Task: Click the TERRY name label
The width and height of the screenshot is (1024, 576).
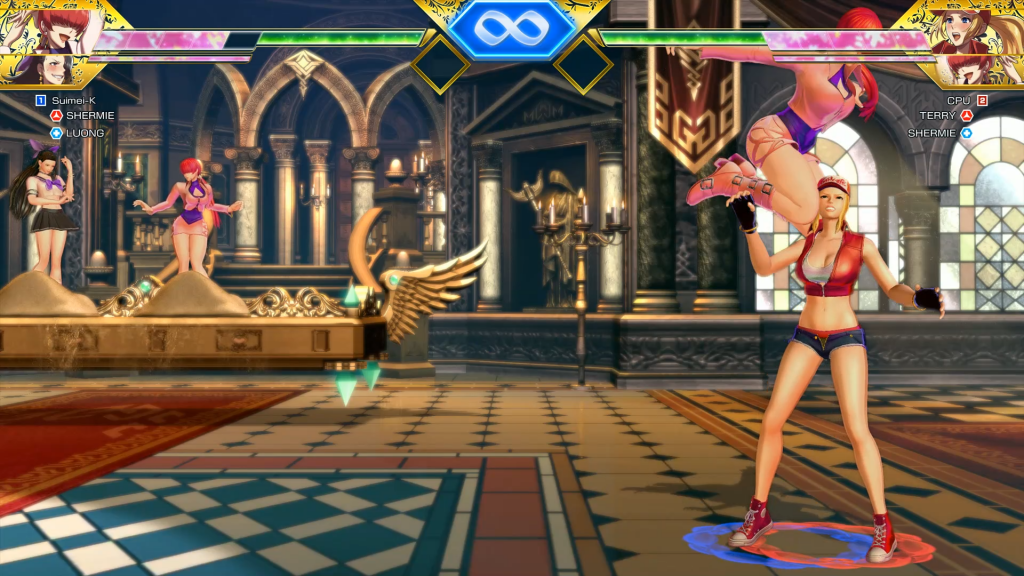Action: [x=938, y=116]
